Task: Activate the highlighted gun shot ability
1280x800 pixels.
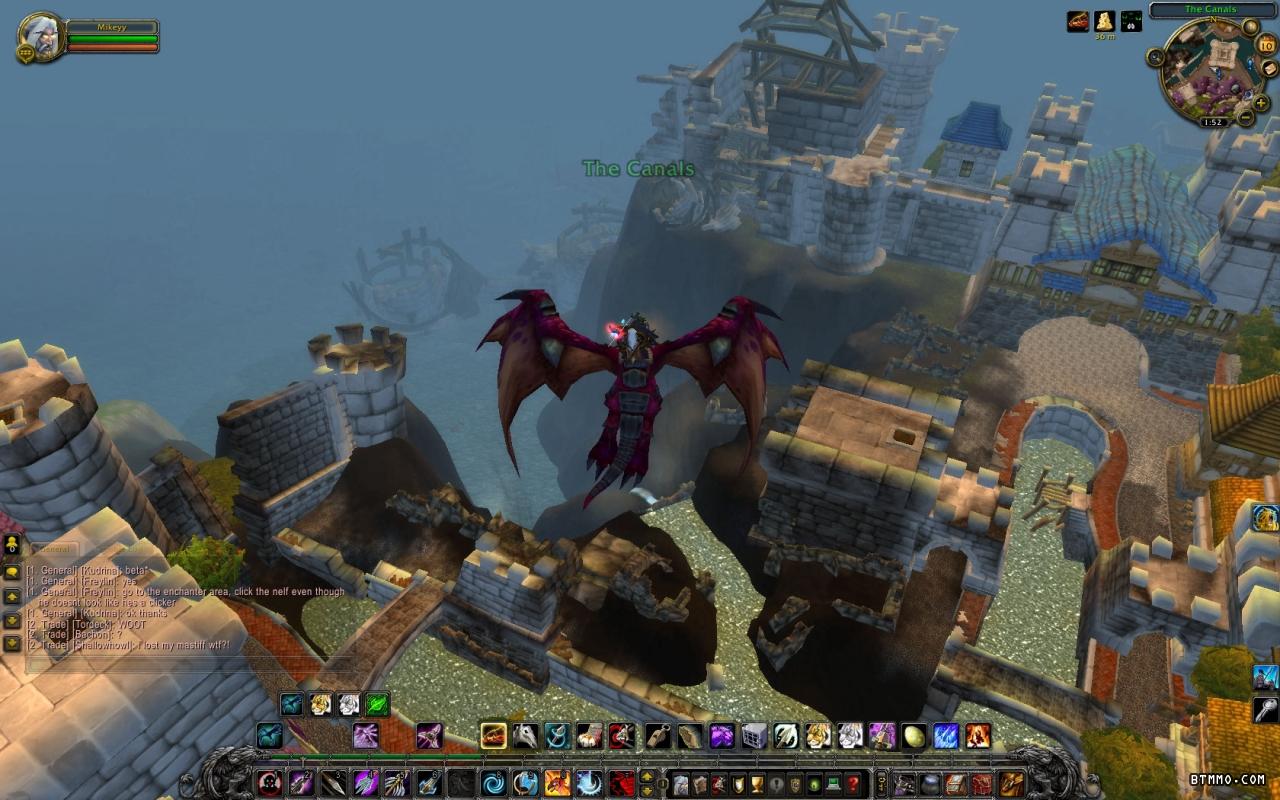Action: pyautogui.click(x=493, y=737)
